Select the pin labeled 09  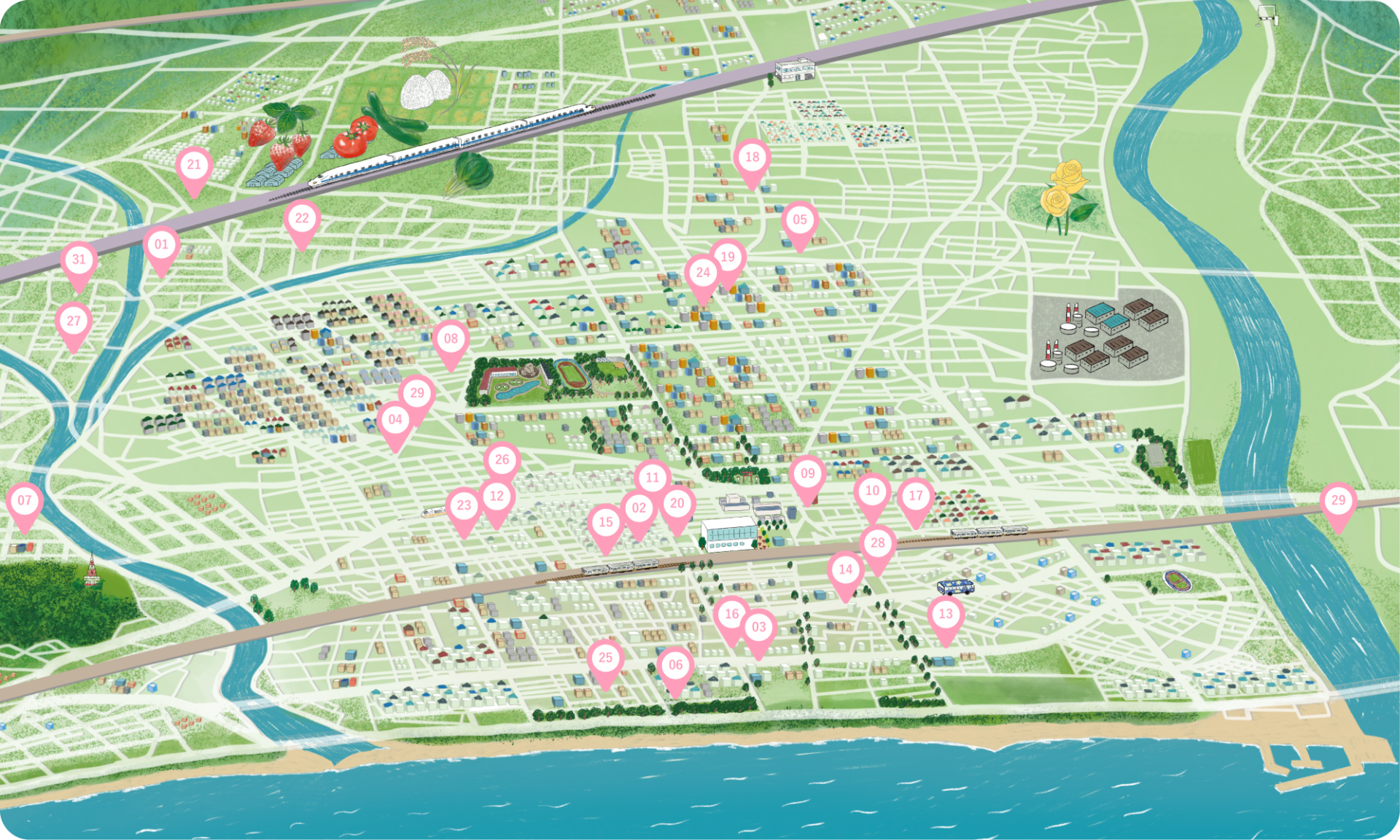coord(807,474)
